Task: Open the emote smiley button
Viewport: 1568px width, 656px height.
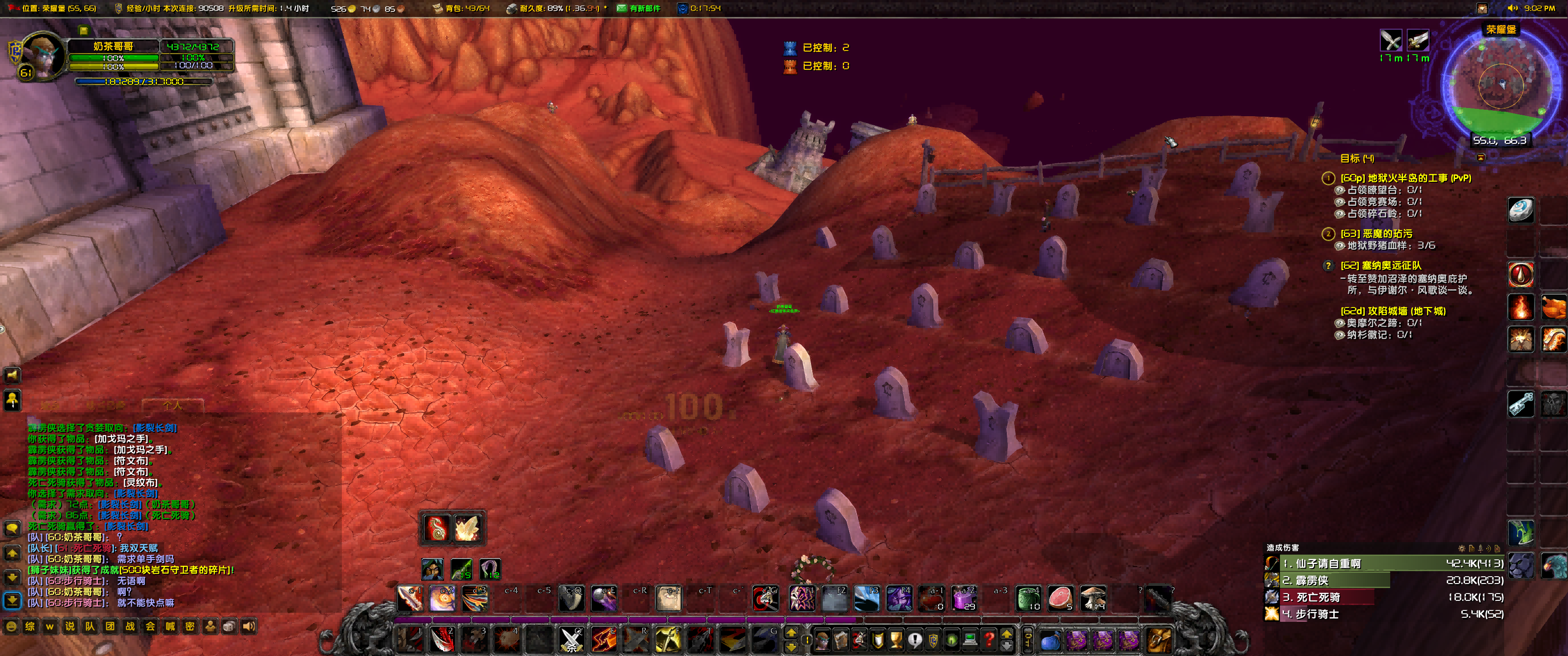Action: [x=11, y=626]
